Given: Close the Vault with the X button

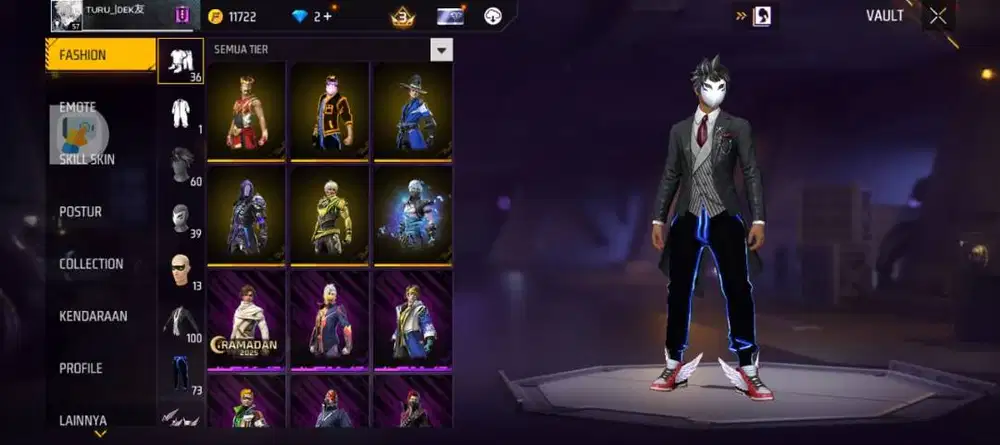Looking at the screenshot, I should [x=938, y=16].
